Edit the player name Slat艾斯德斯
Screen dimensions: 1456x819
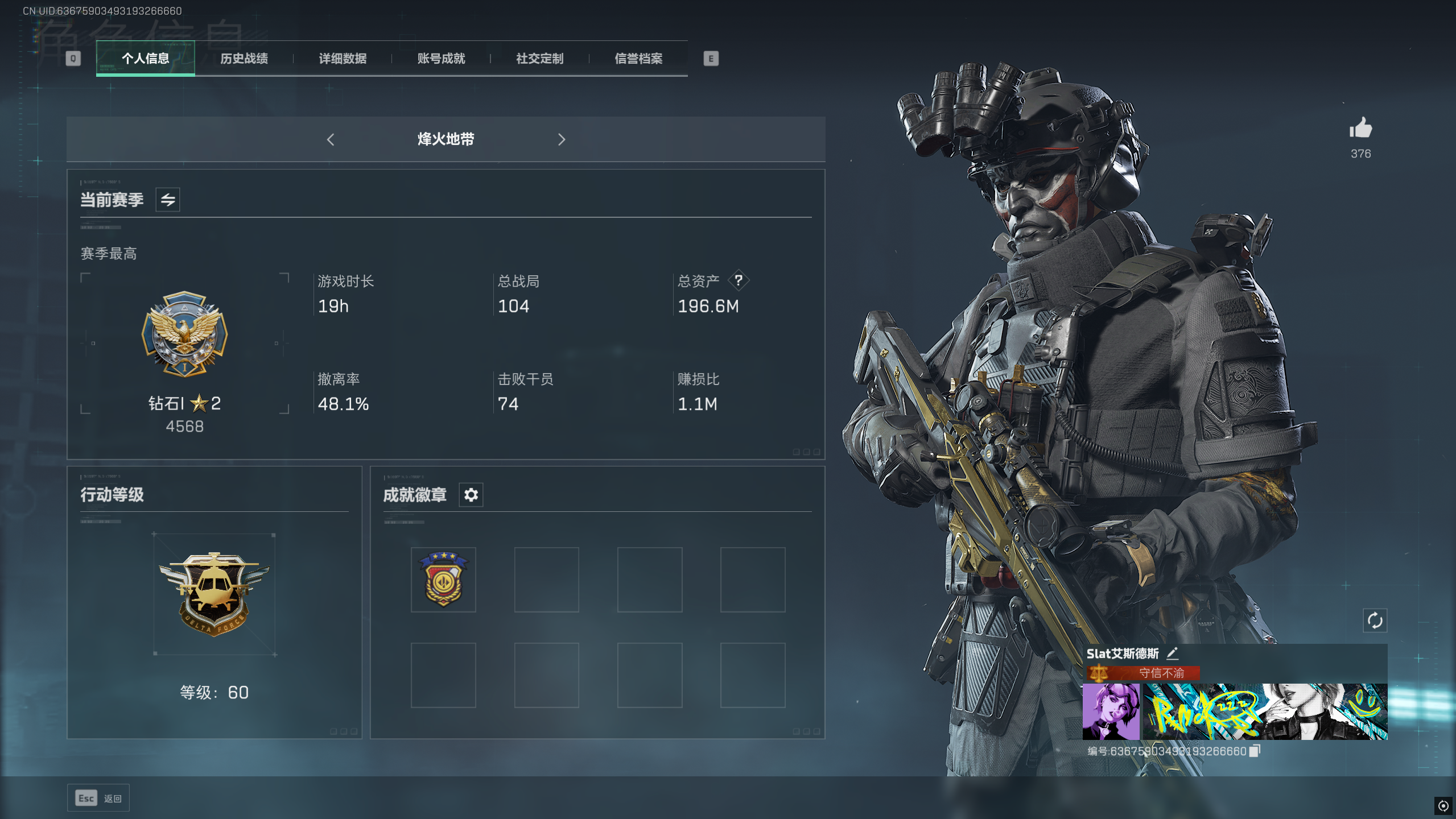coord(1172,653)
